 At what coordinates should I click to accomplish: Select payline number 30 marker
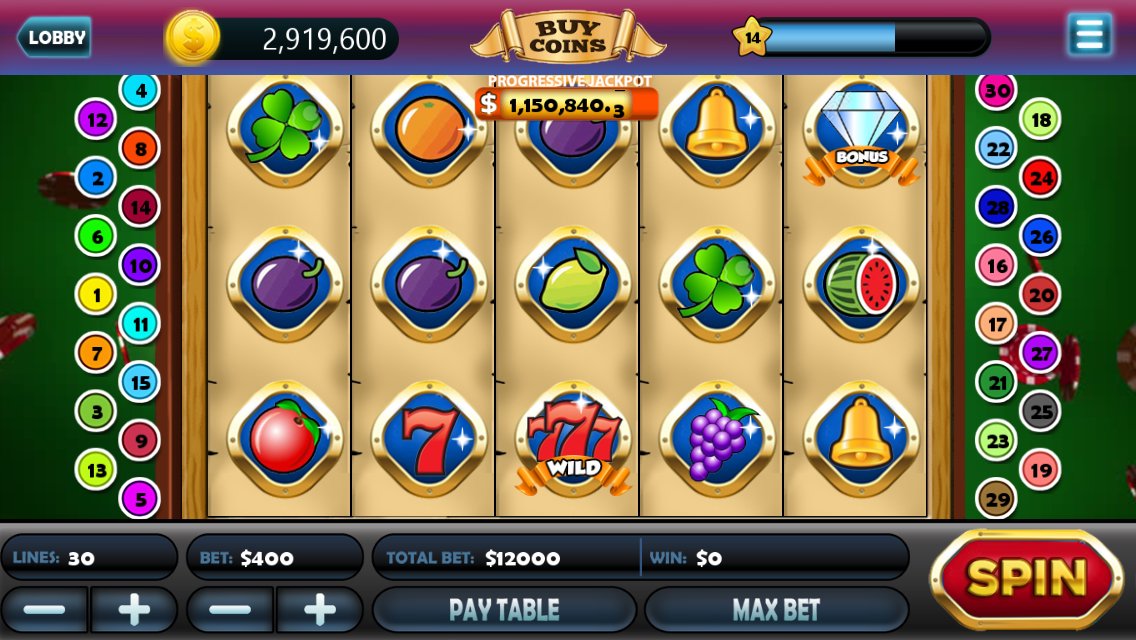[996, 91]
